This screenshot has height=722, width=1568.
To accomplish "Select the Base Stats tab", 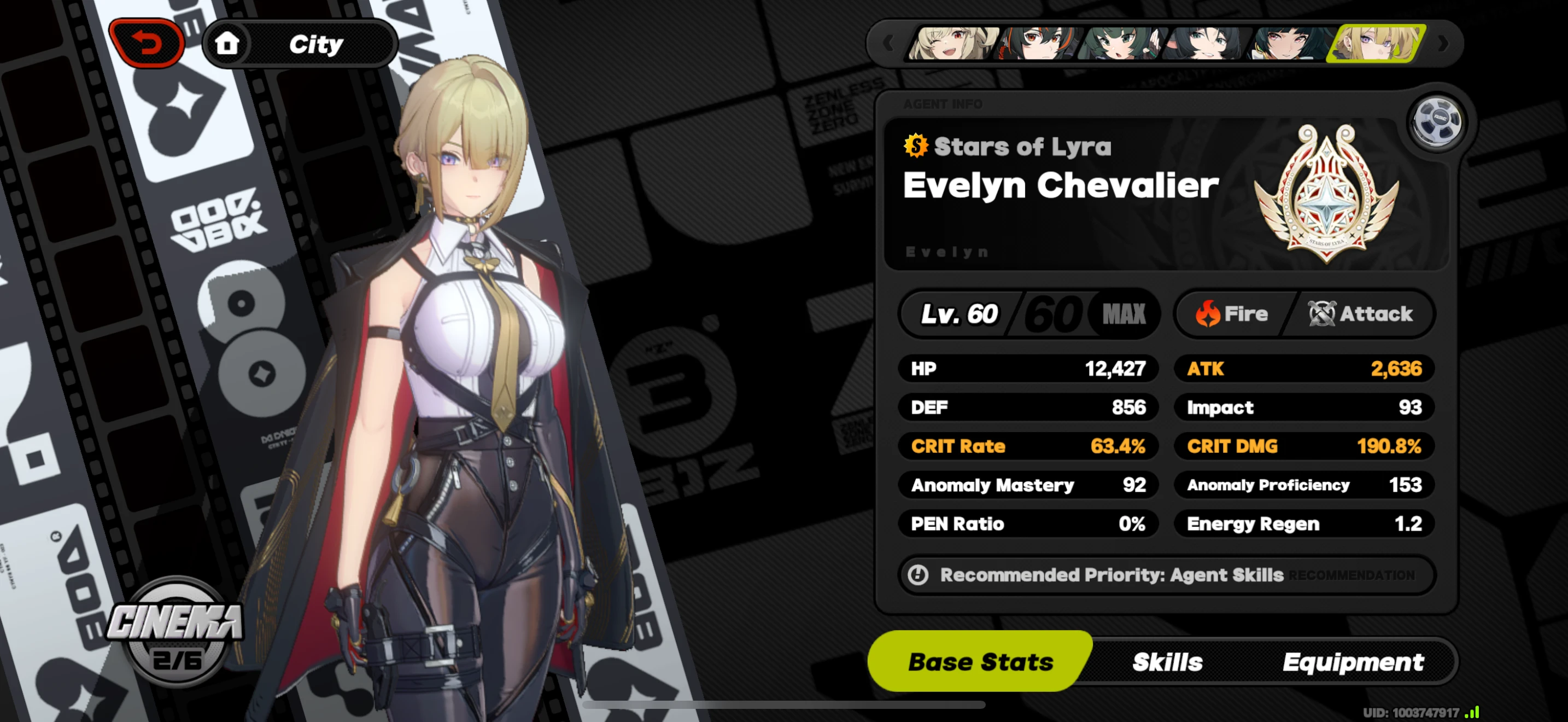I will coord(980,662).
